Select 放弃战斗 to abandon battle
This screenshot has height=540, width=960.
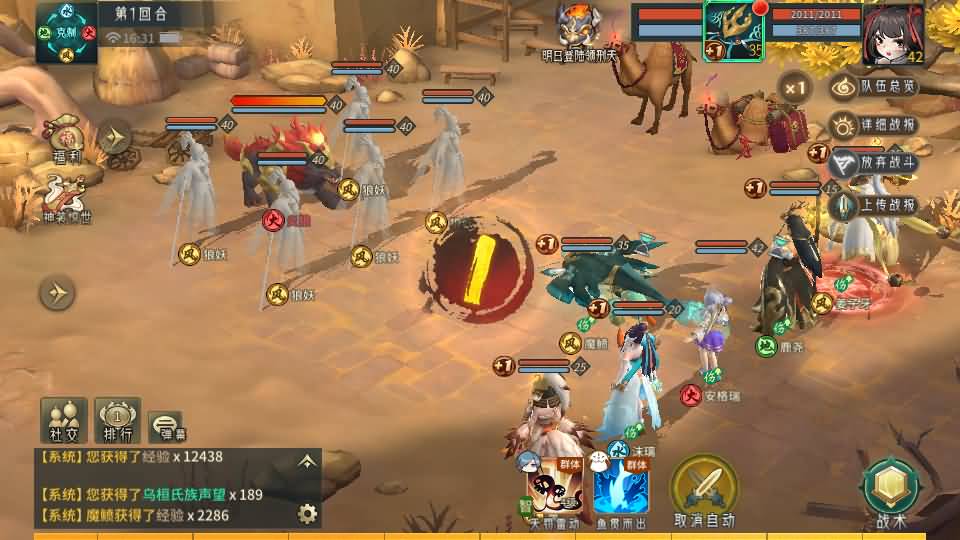[876, 164]
